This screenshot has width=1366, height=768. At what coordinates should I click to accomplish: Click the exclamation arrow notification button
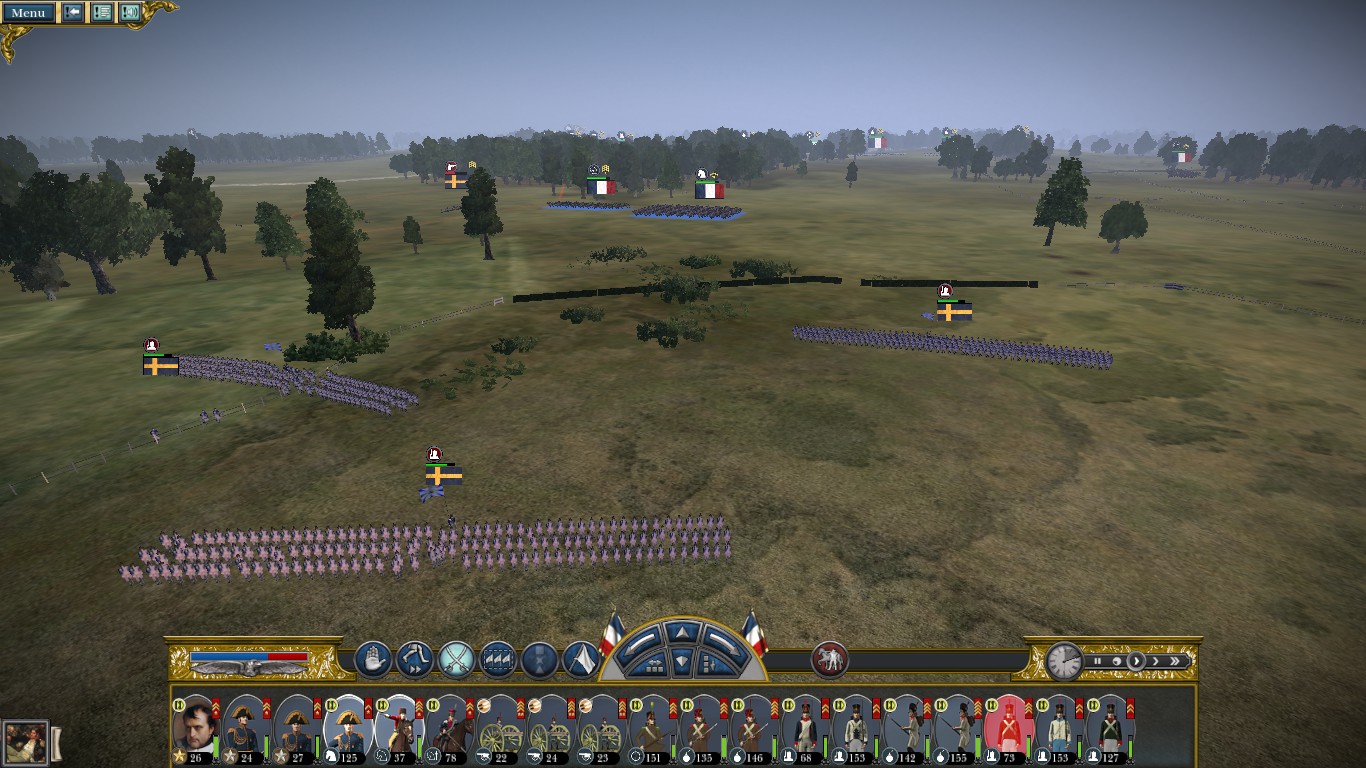pos(73,12)
